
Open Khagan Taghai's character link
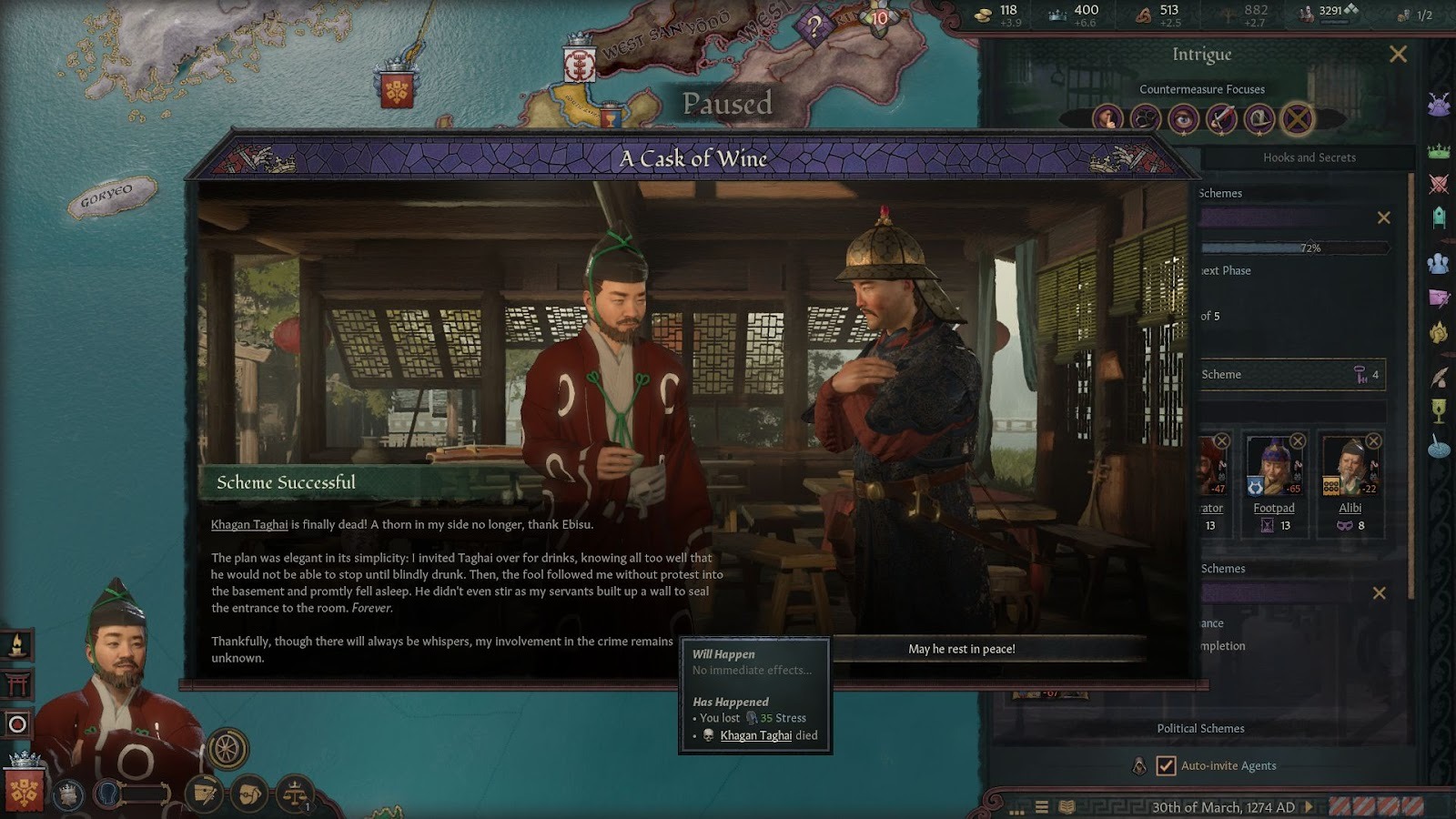pyautogui.click(x=248, y=524)
